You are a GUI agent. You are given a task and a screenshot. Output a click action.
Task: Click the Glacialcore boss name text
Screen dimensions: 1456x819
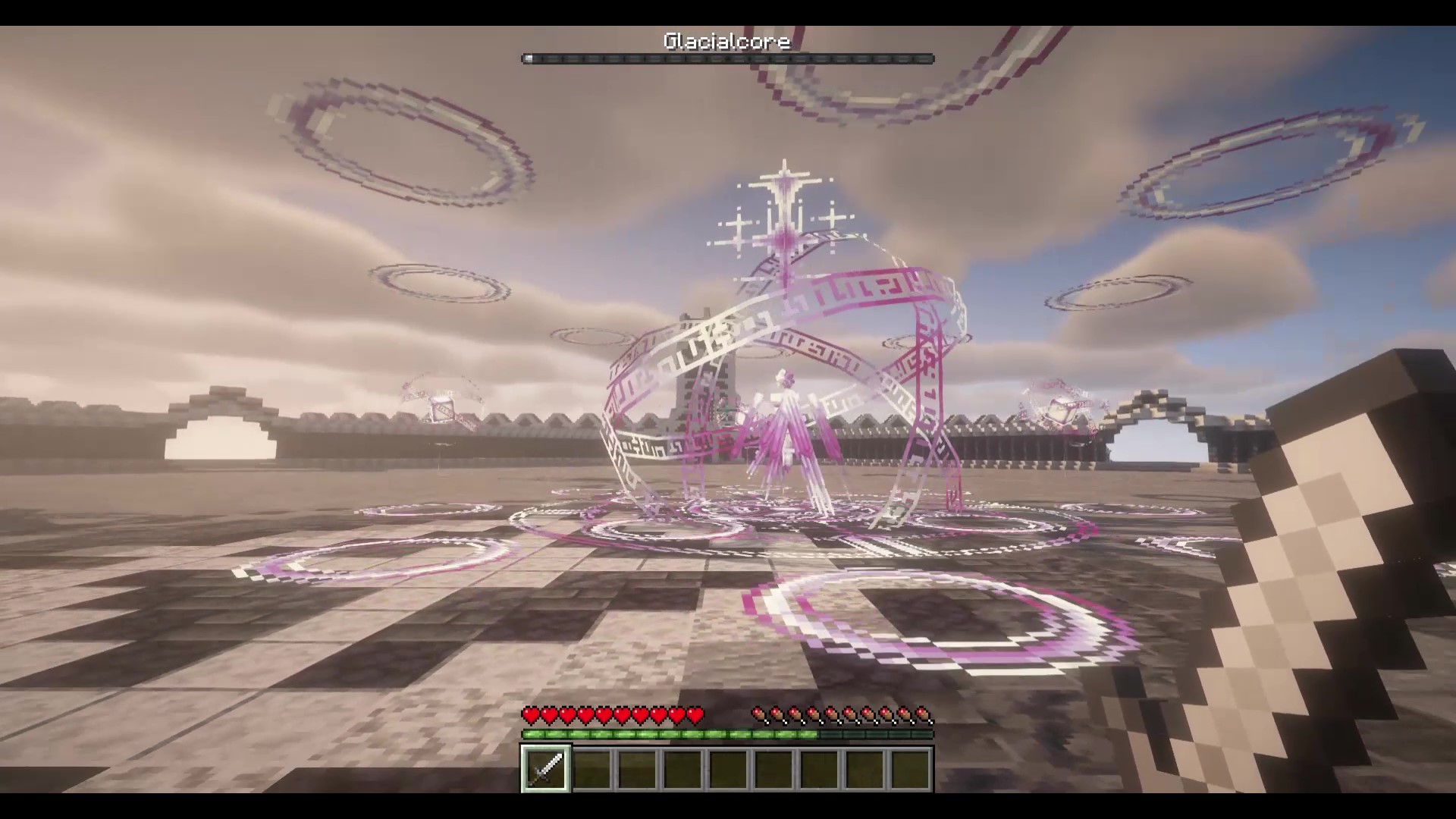(x=726, y=42)
